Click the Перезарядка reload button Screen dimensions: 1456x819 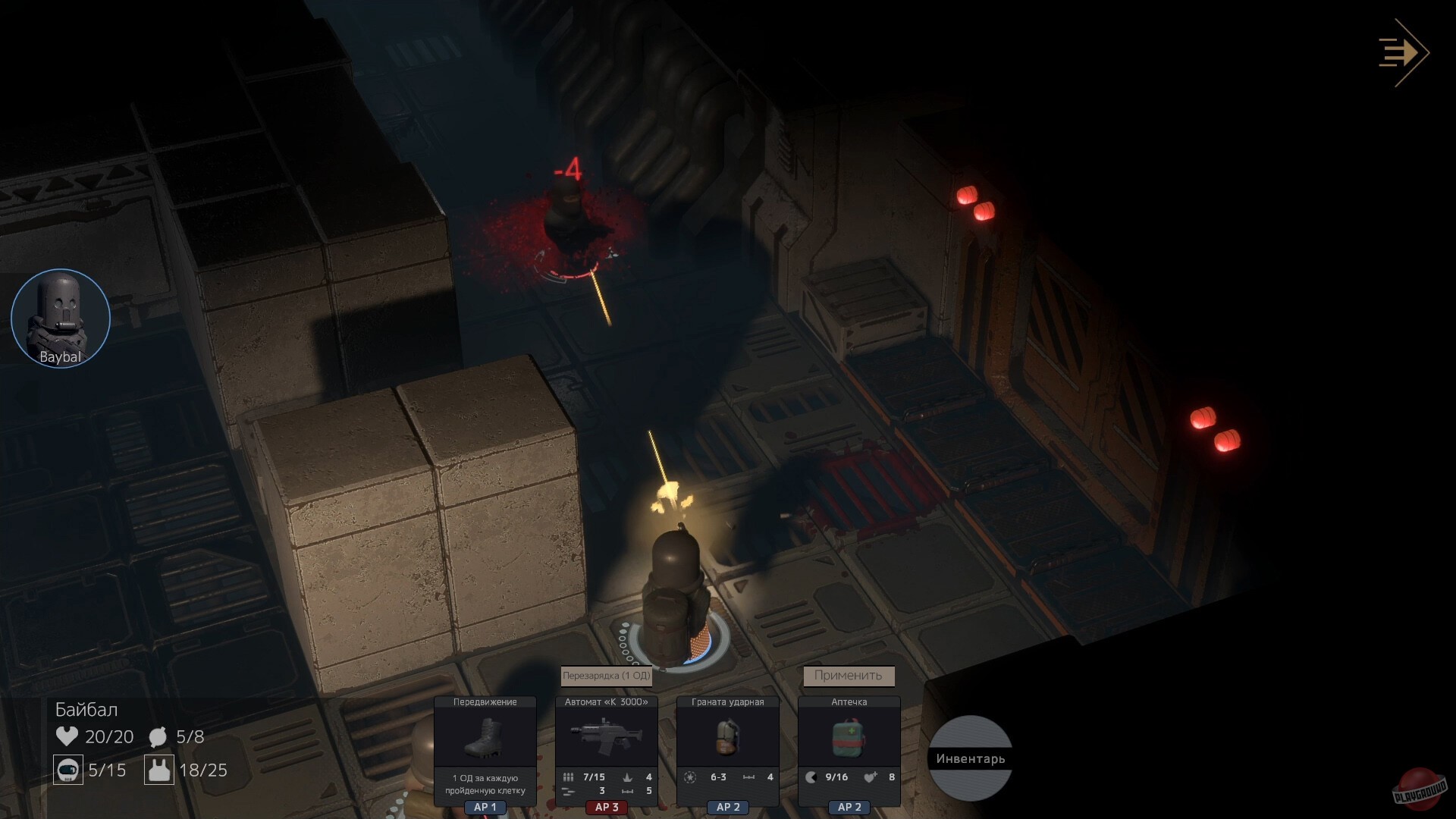tap(606, 676)
